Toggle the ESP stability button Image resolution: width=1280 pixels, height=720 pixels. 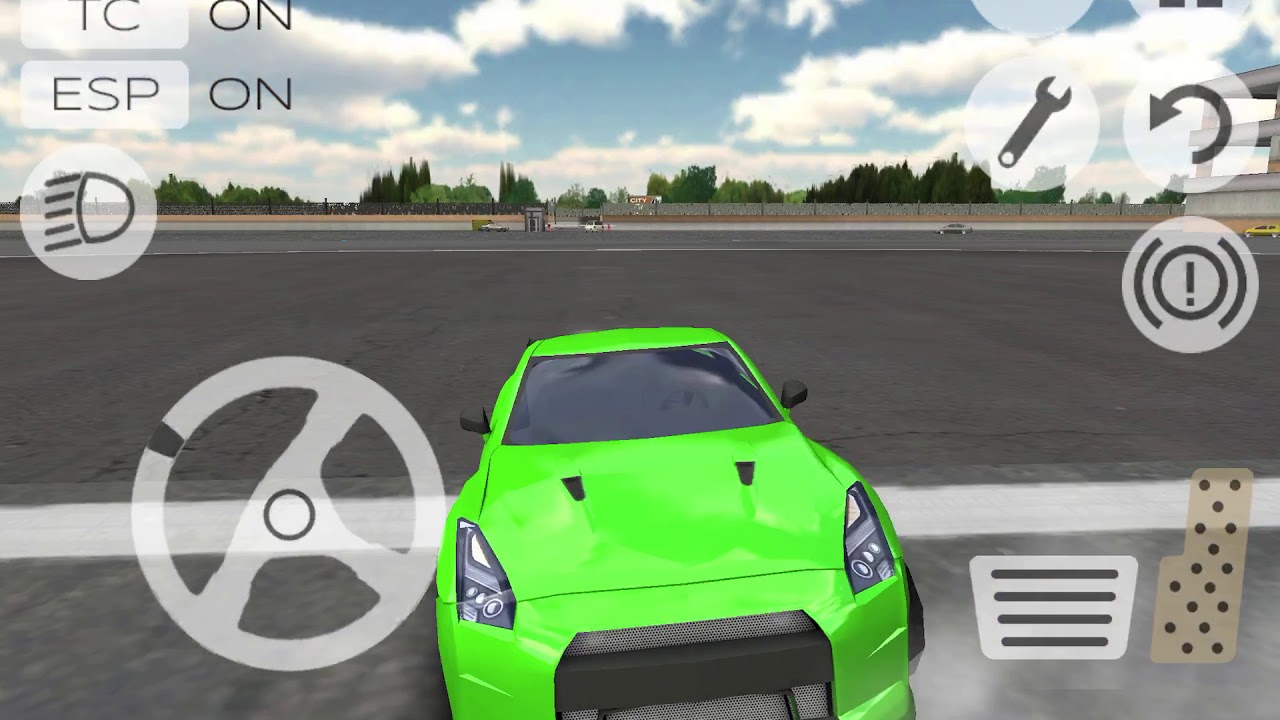[x=104, y=94]
